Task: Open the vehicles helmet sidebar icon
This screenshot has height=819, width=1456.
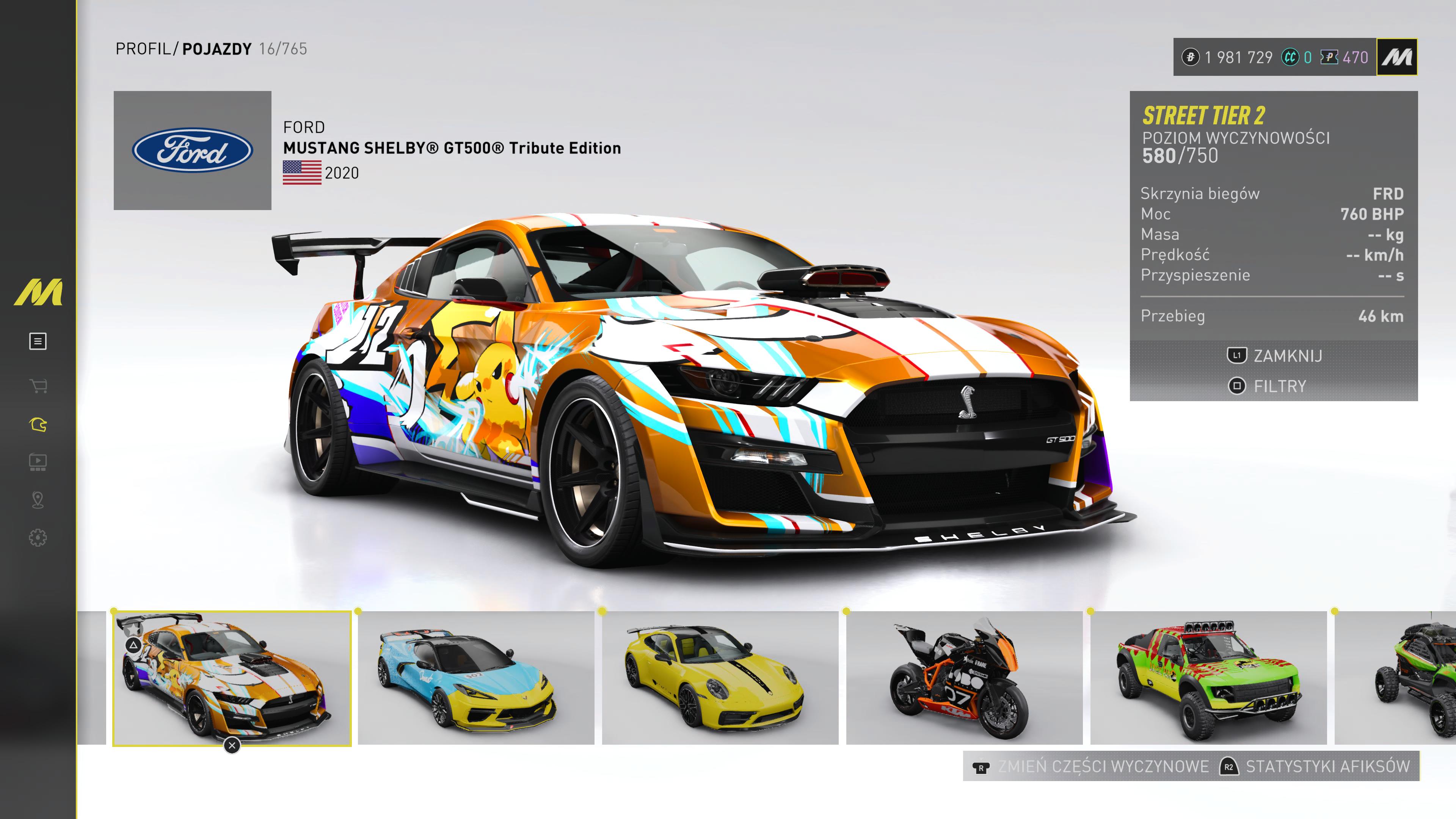Action: pos(38,425)
